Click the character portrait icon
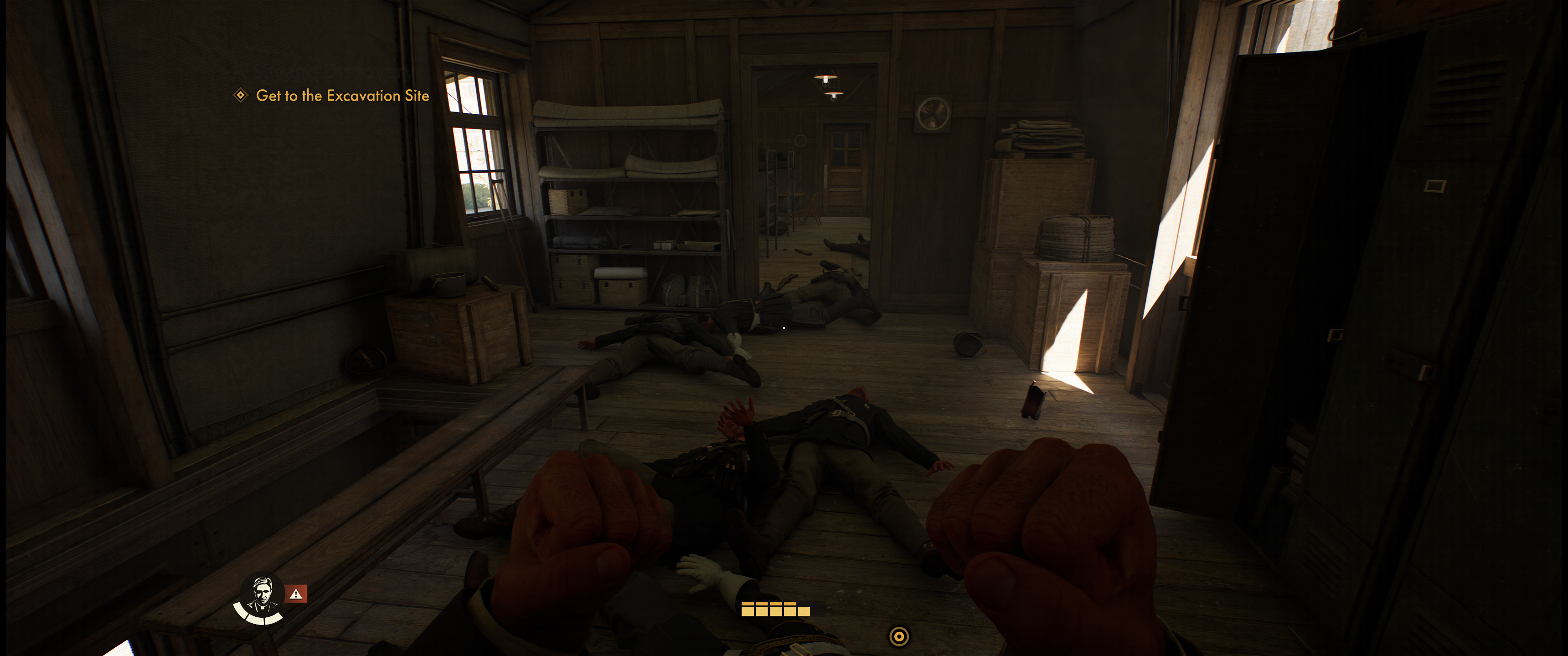The image size is (1568, 656). coord(262,594)
